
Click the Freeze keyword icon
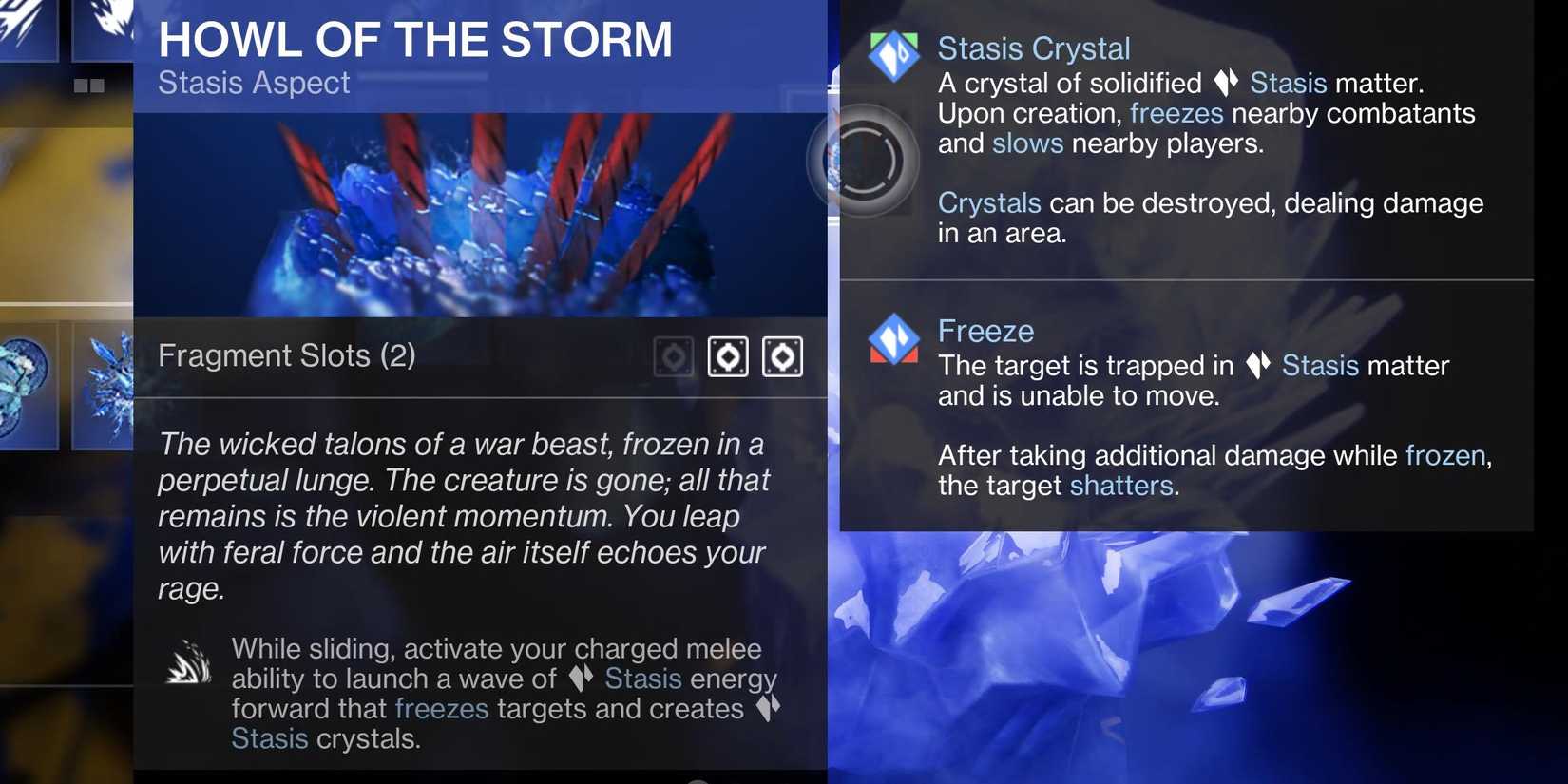tap(894, 338)
